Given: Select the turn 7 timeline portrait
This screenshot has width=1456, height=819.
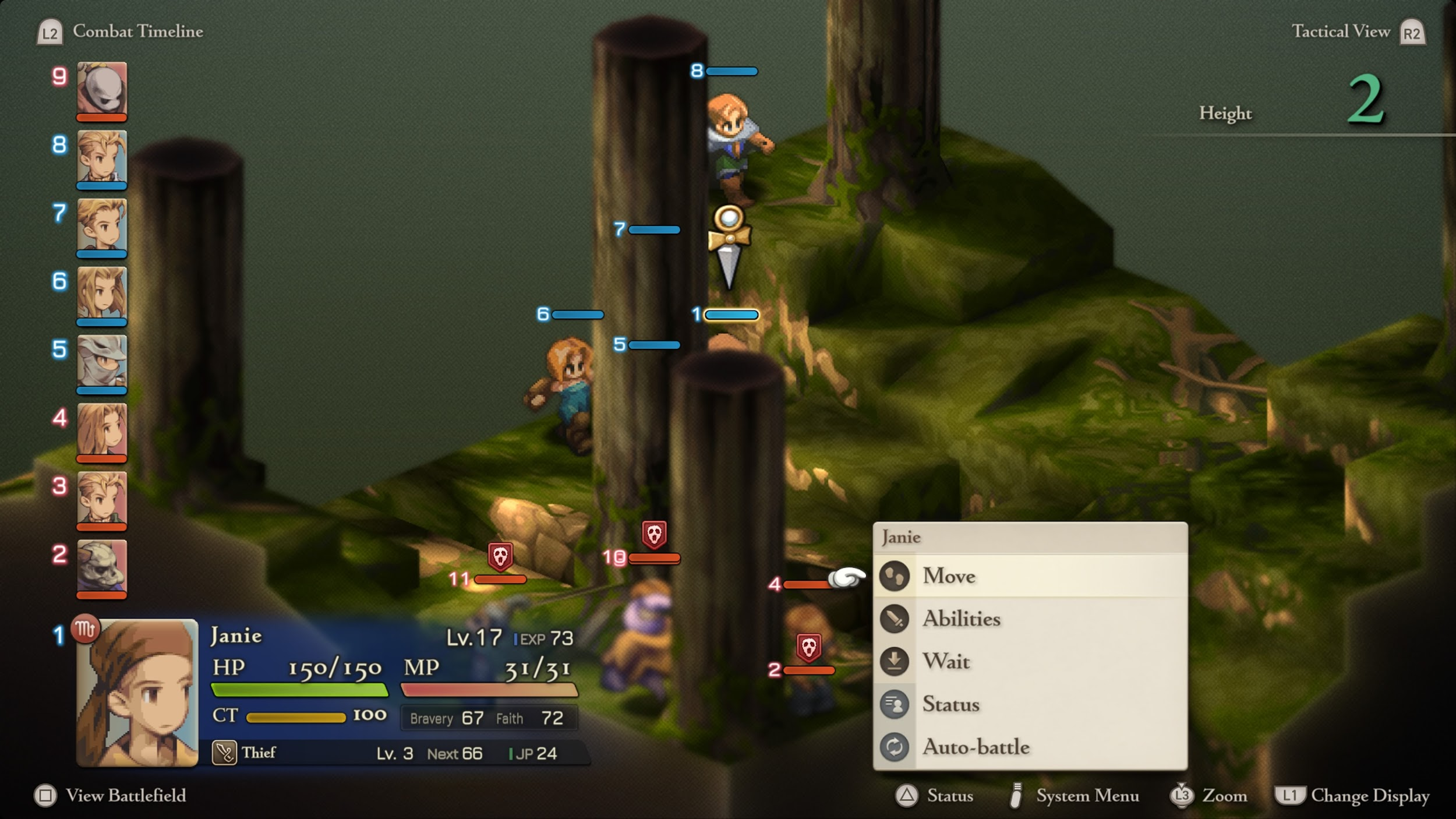Looking at the screenshot, I should point(102,225).
